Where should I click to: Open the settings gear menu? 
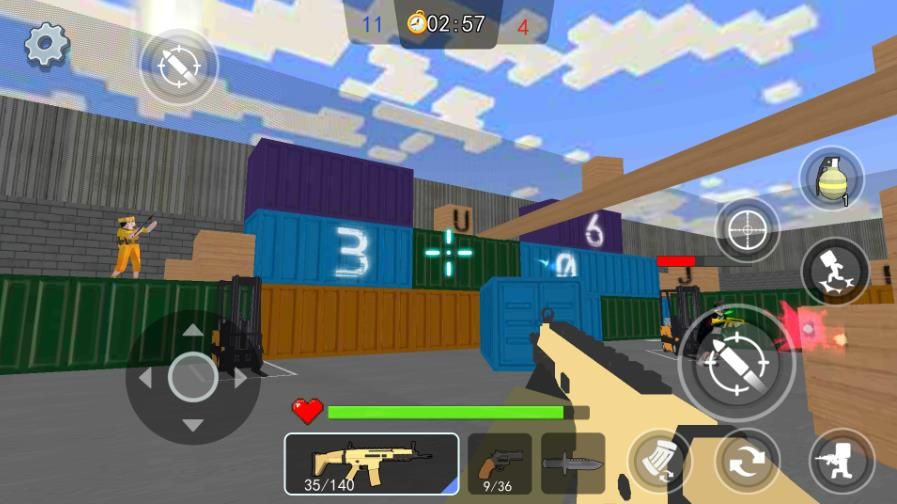tap(46, 44)
